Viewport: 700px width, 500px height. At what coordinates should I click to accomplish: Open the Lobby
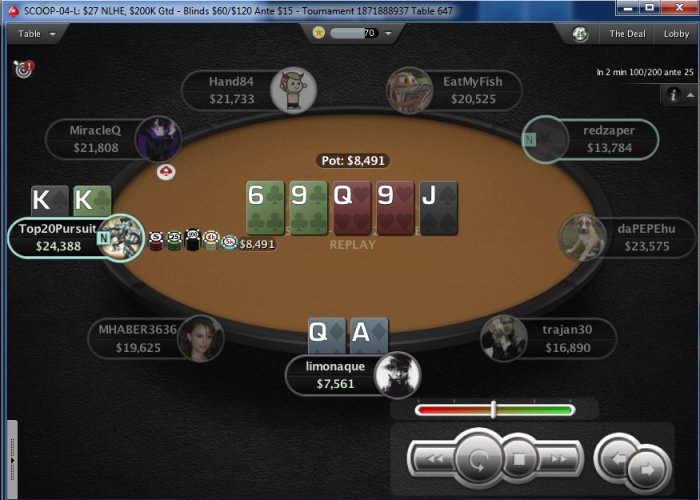point(677,33)
